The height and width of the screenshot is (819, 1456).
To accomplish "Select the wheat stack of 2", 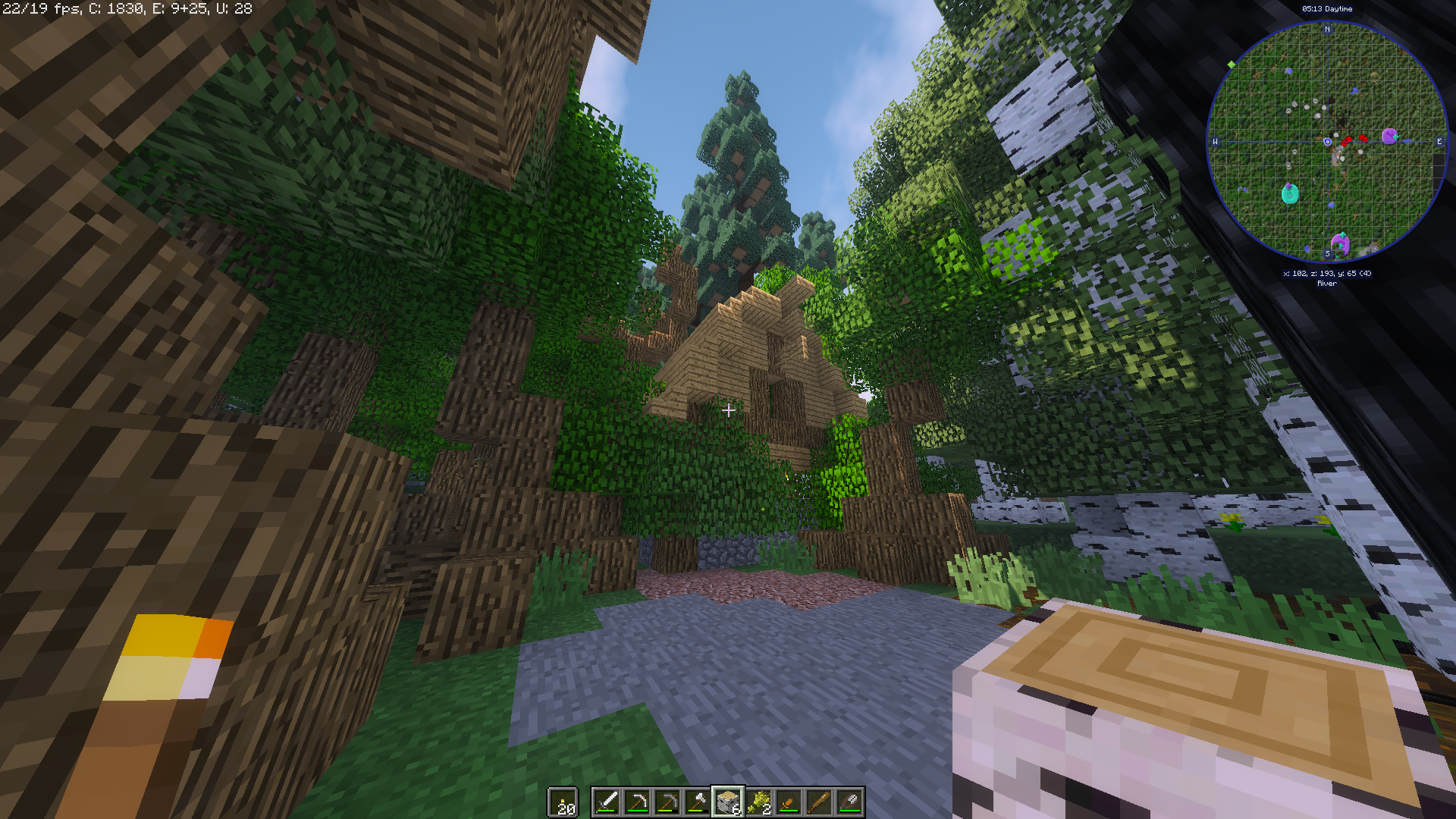I will tap(758, 802).
